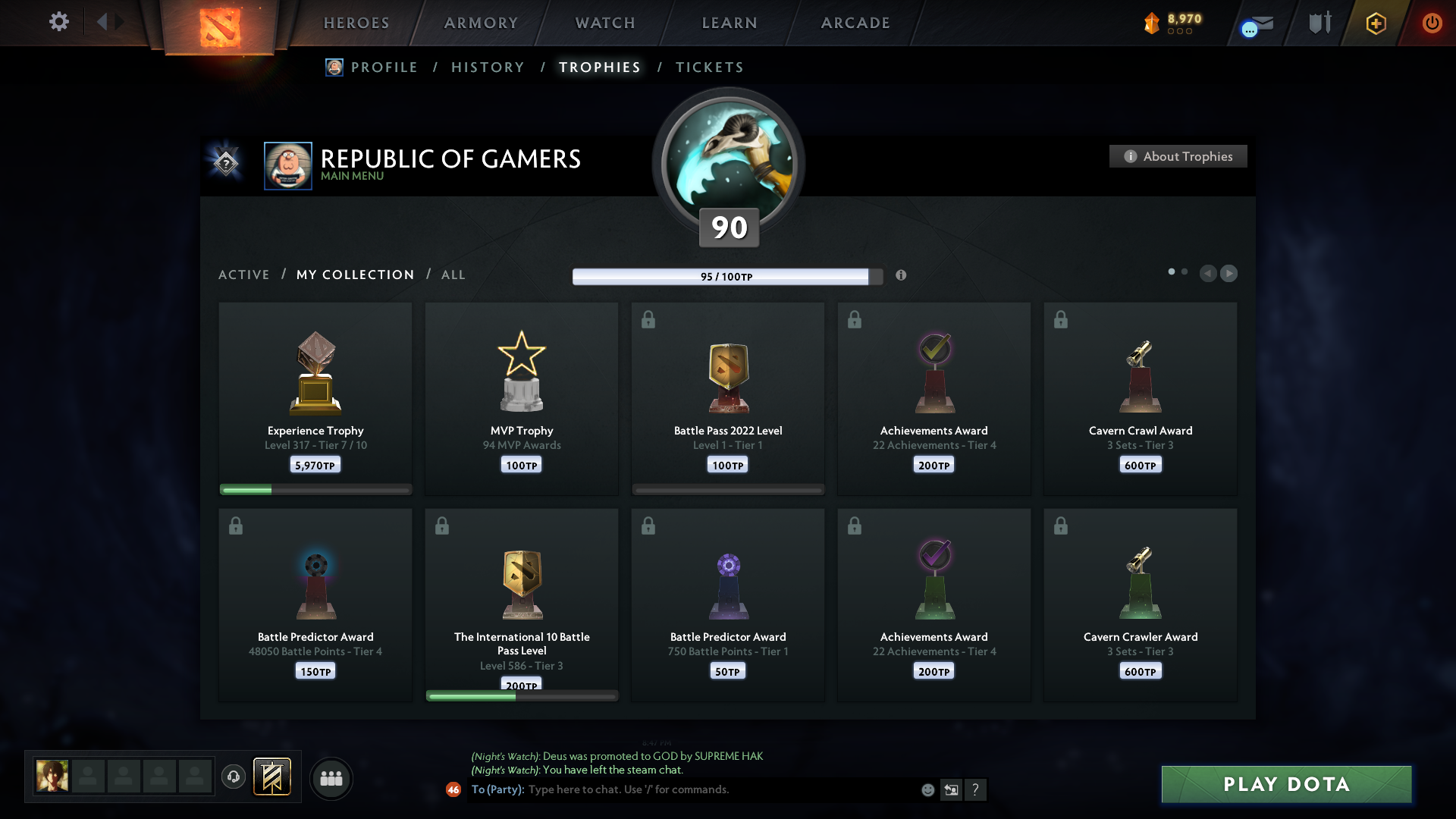Click the back navigation arrow near the Dota logo
Screen dimensions: 1456x819
coord(102,22)
